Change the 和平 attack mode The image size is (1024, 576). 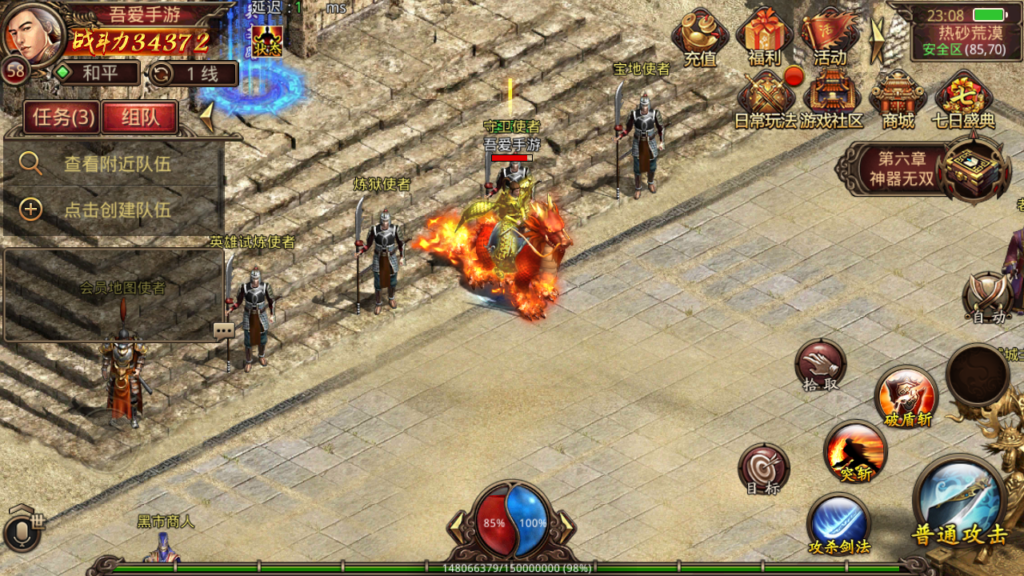96,73
